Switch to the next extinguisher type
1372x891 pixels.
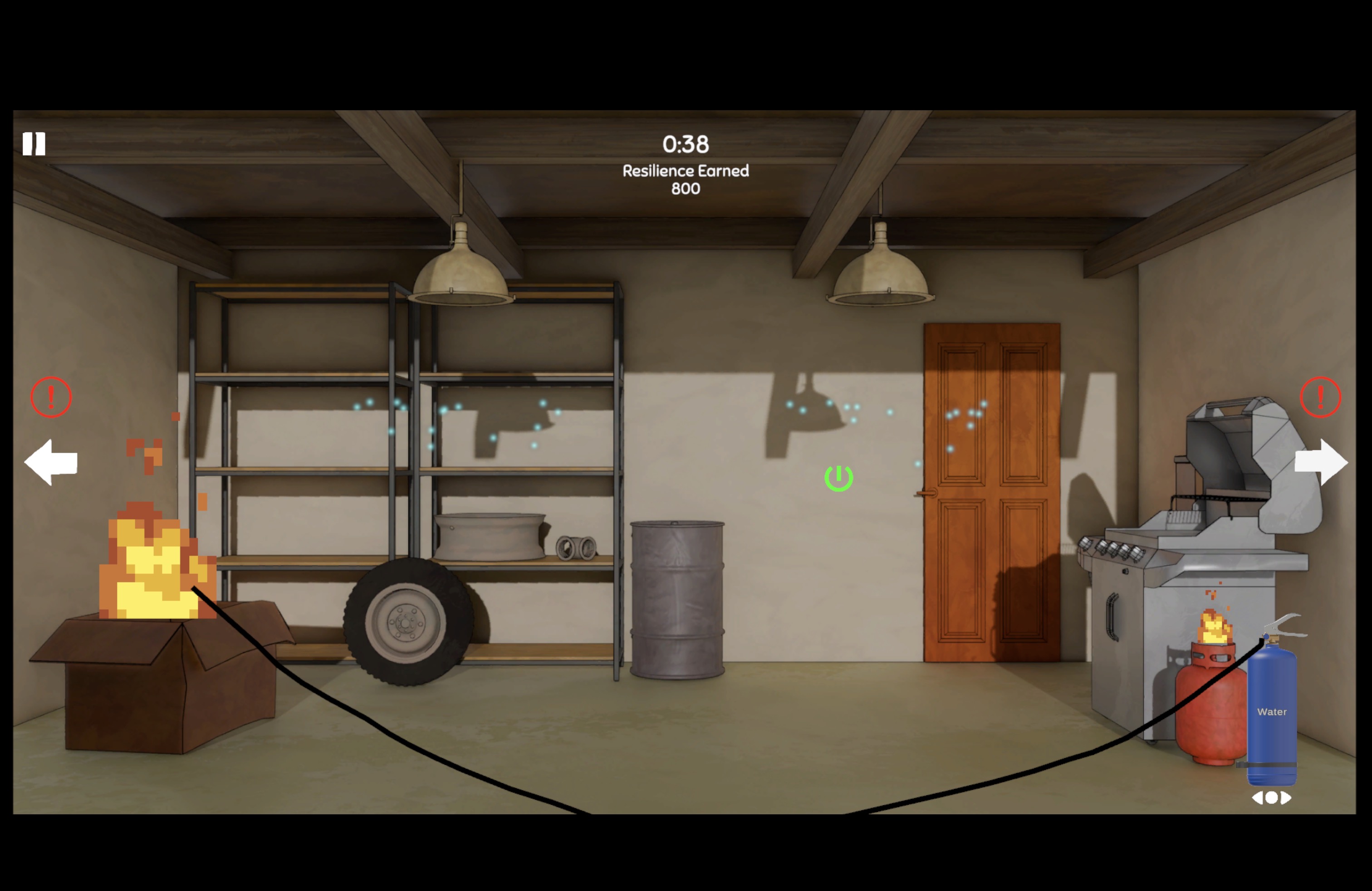pos(1286,798)
